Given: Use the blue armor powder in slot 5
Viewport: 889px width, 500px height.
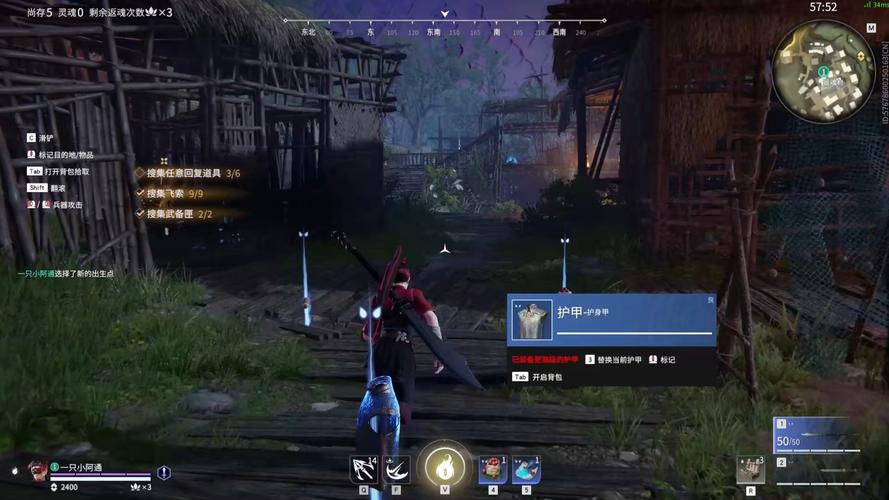Looking at the screenshot, I should [527, 469].
